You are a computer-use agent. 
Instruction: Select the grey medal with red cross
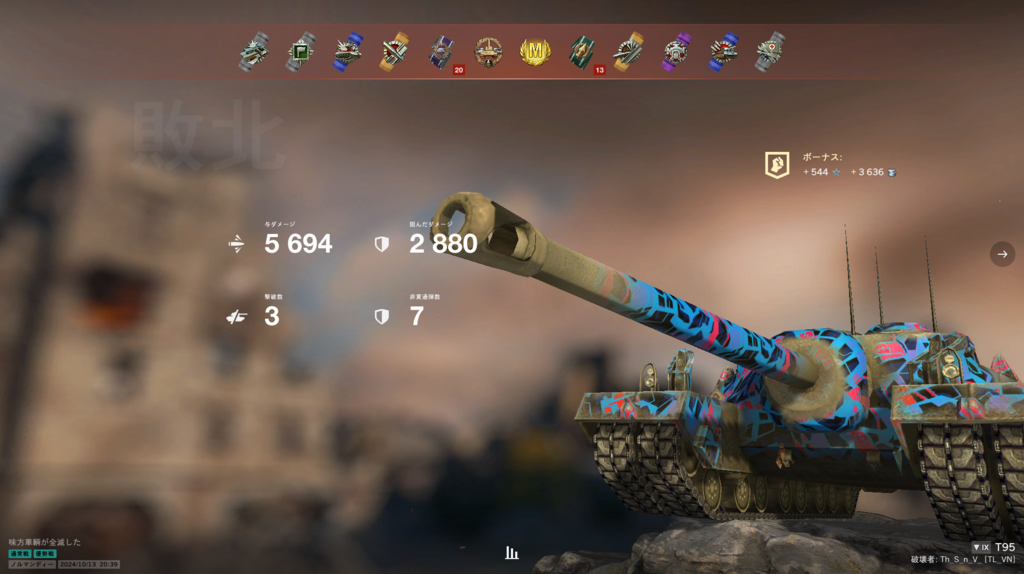pos(769,51)
